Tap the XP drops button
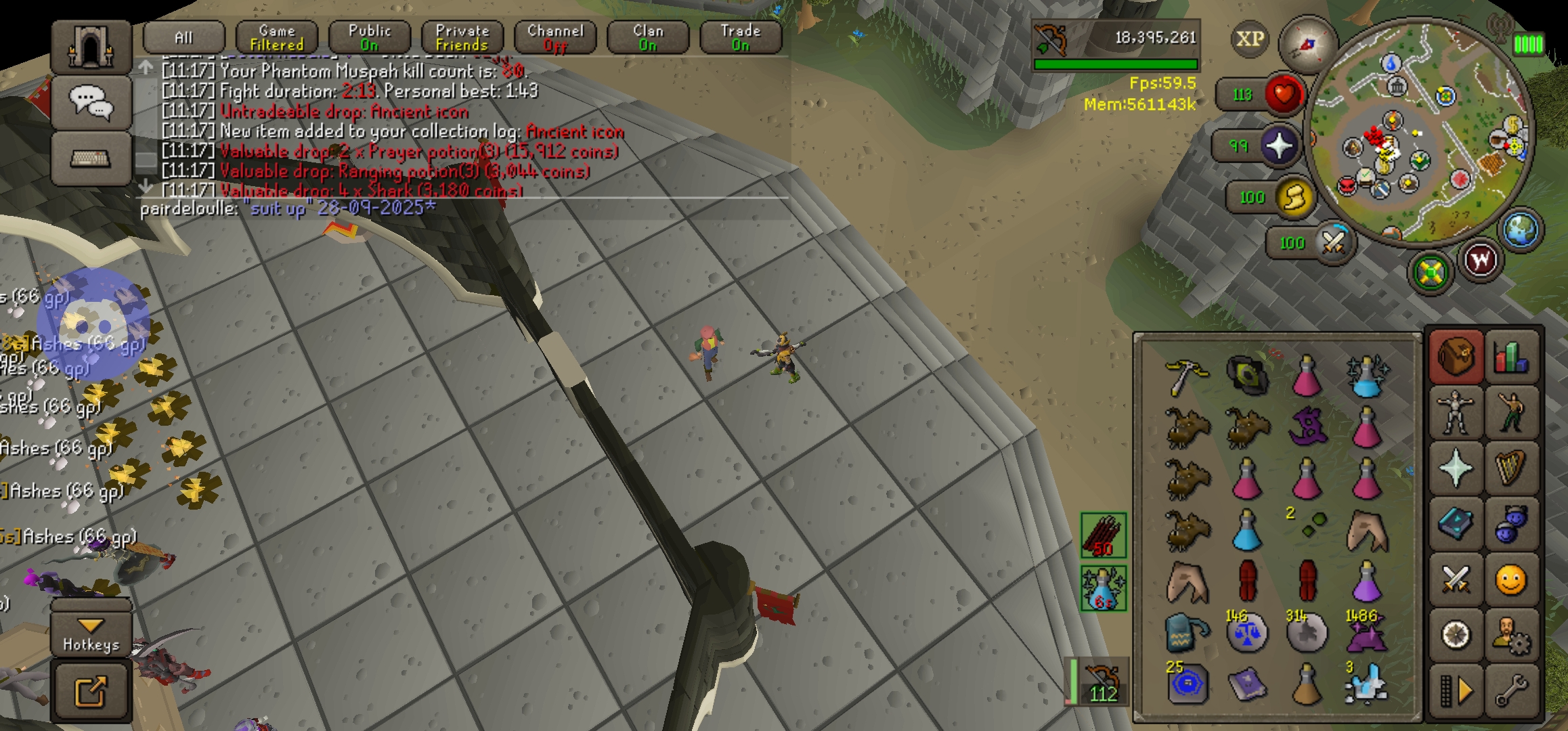1568x731 pixels. [1249, 39]
